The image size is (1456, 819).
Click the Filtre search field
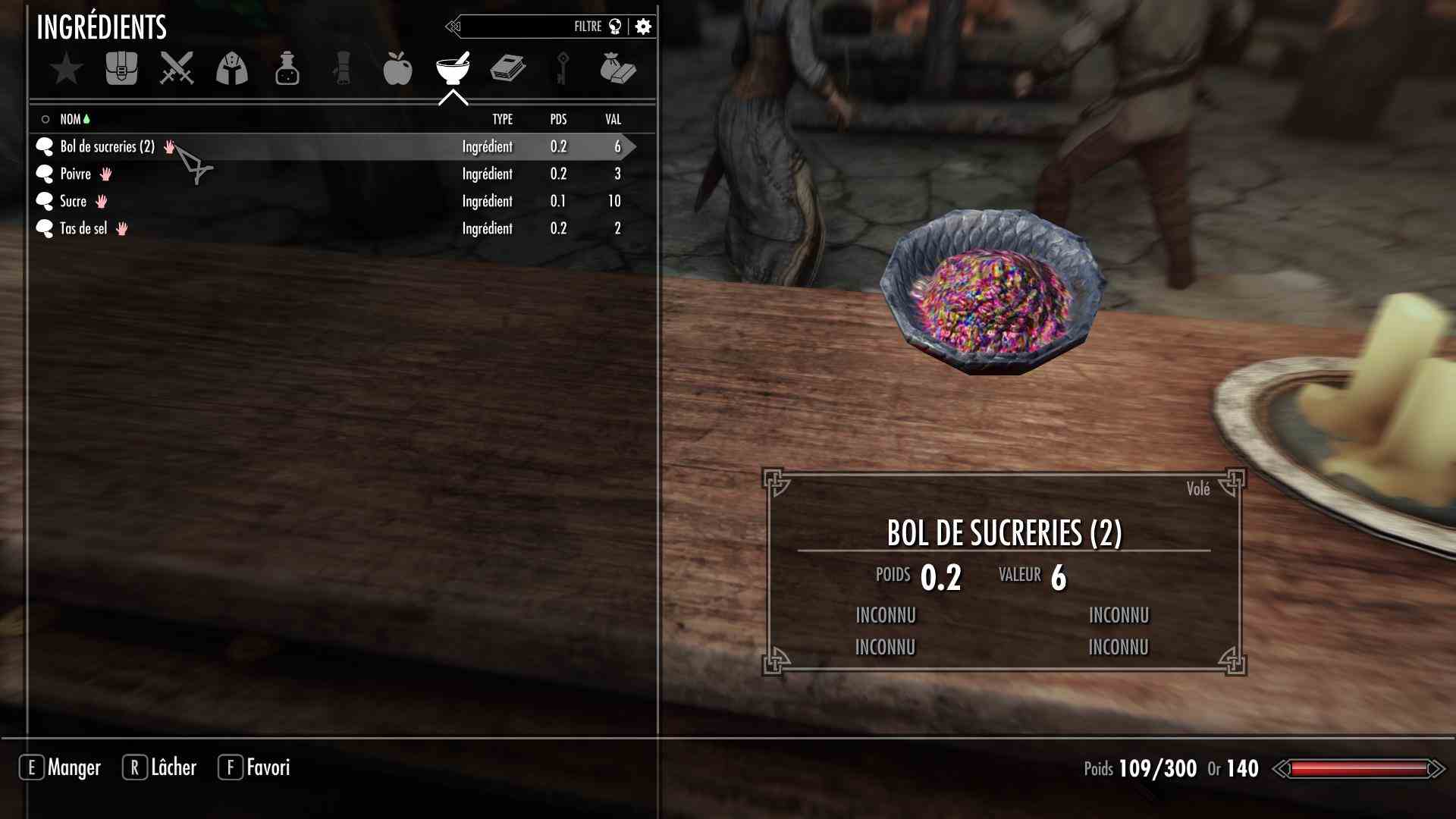[531, 27]
